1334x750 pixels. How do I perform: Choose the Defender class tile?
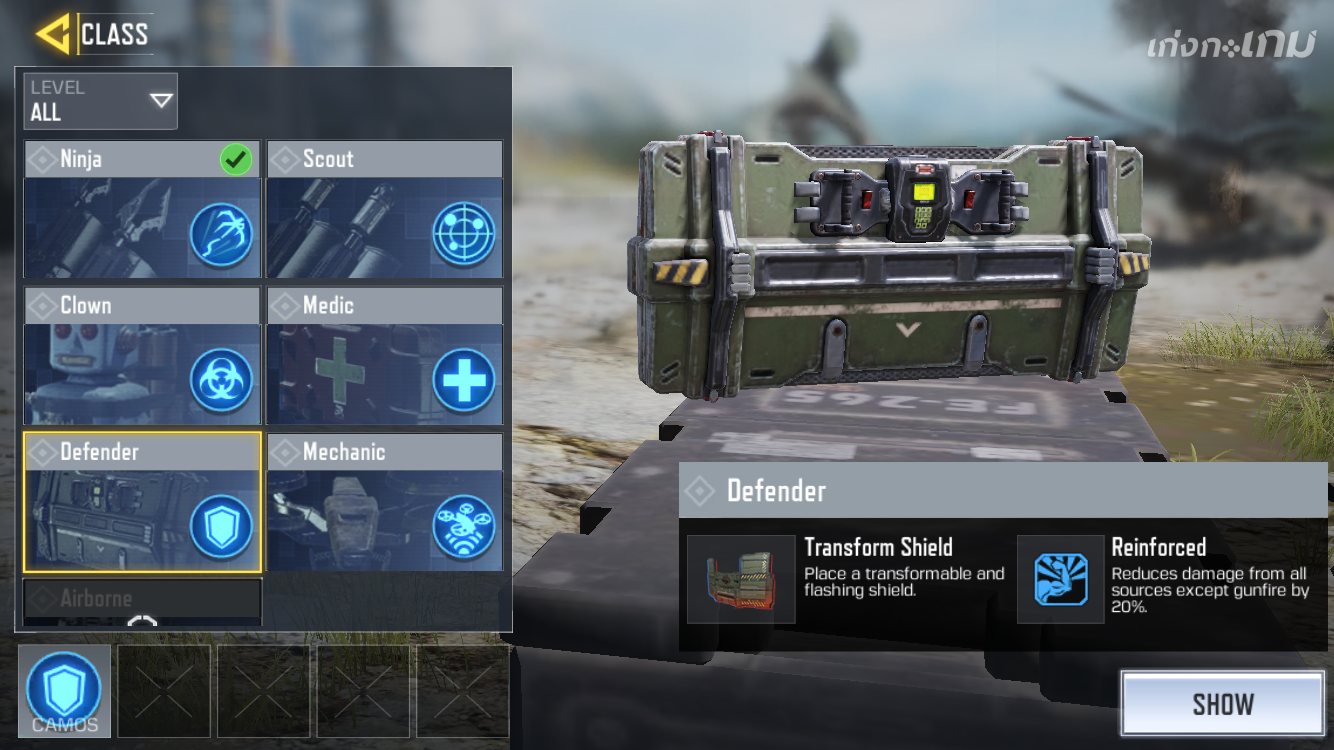click(142, 502)
